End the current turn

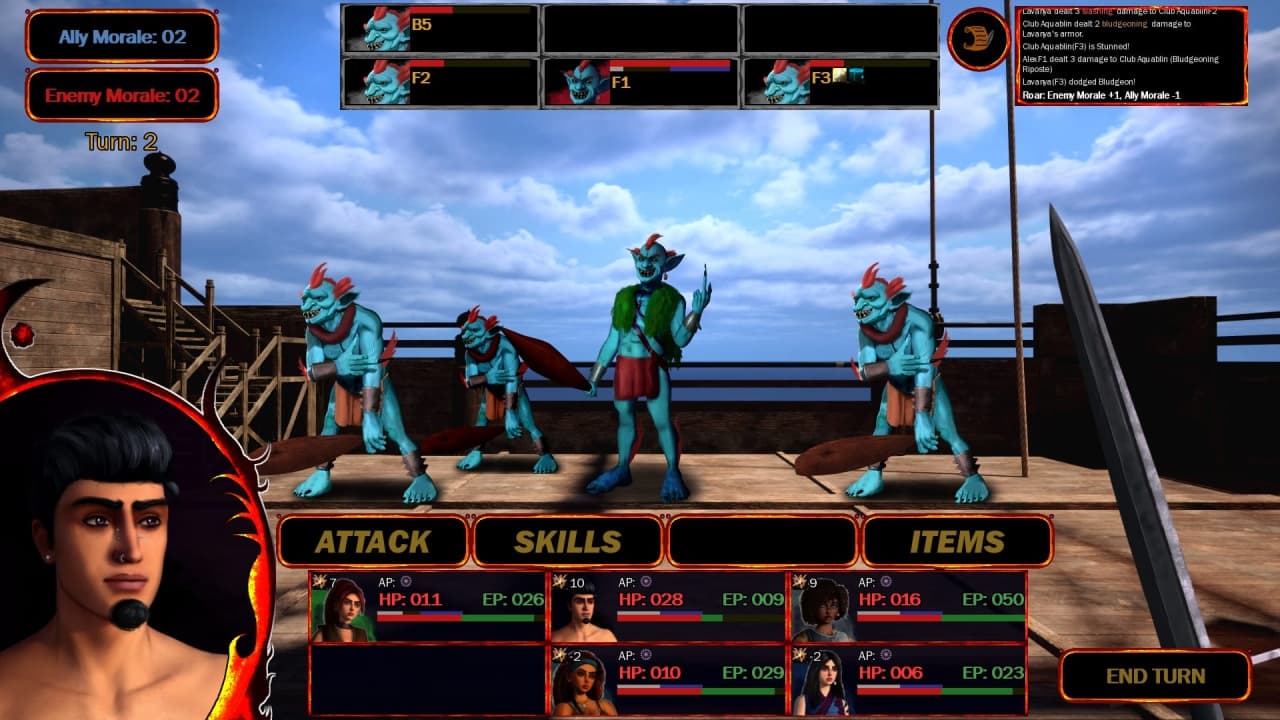point(1155,676)
